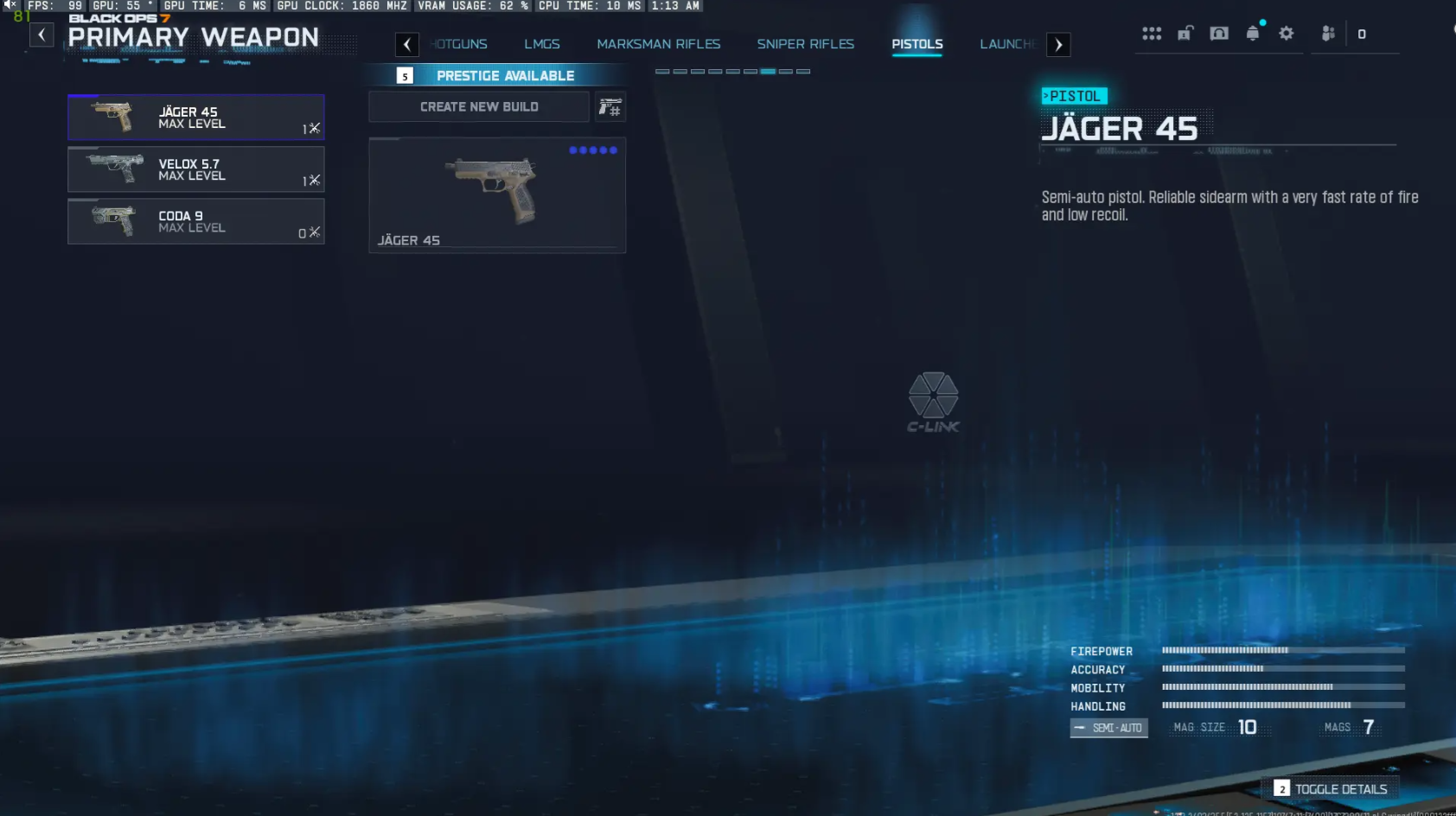Open the support chat headset icon

click(1219, 33)
